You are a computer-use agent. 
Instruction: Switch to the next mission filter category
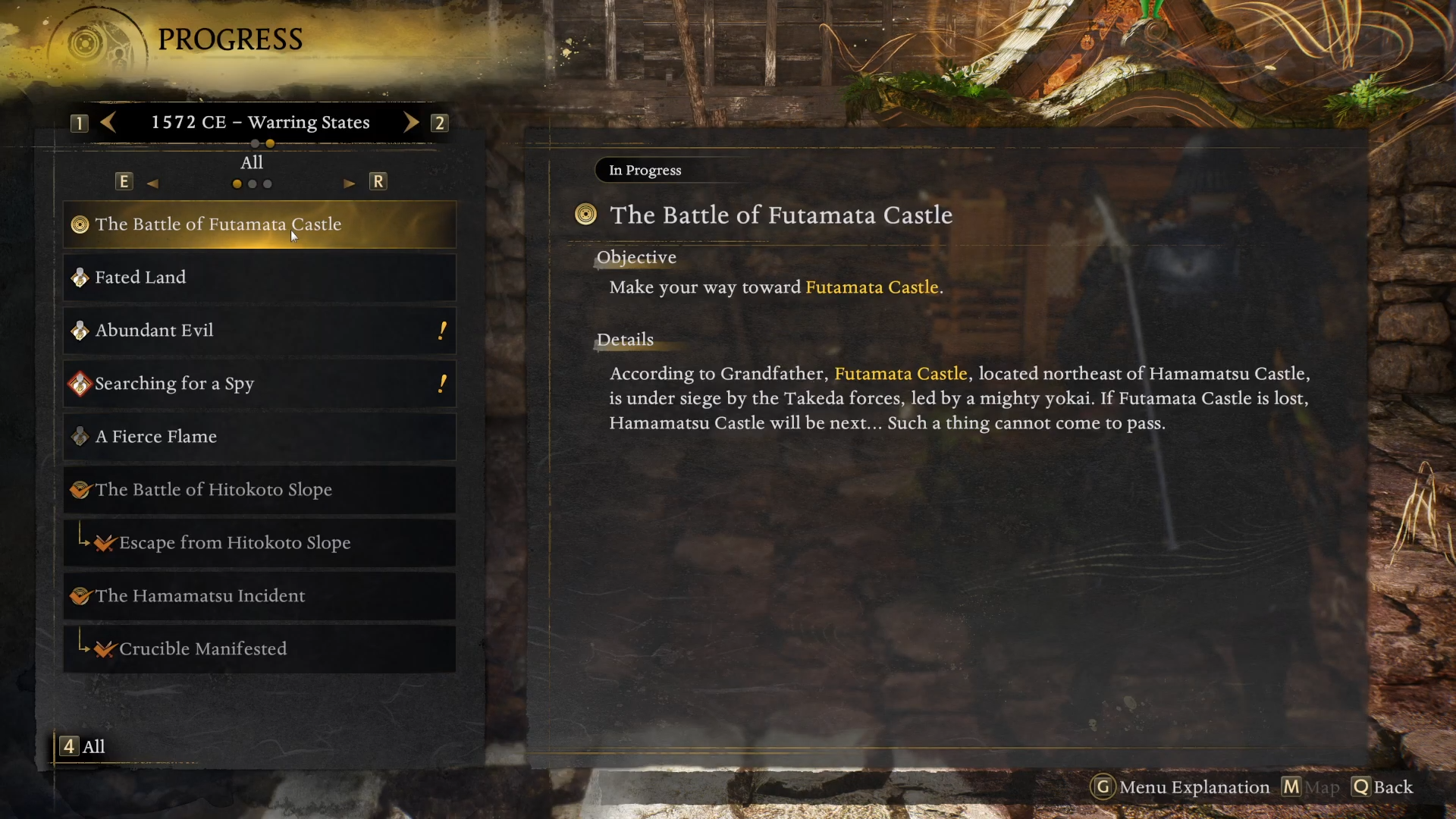(350, 183)
